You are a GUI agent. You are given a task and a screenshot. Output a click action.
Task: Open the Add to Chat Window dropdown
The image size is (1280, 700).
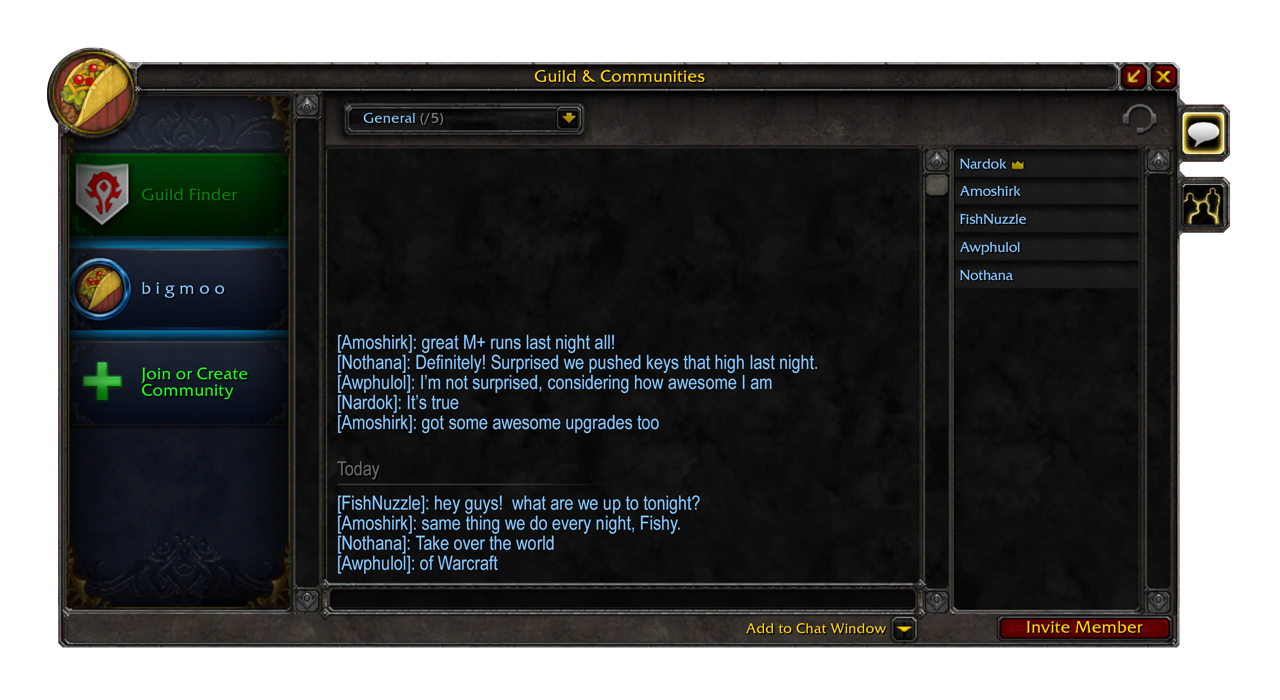(x=904, y=629)
